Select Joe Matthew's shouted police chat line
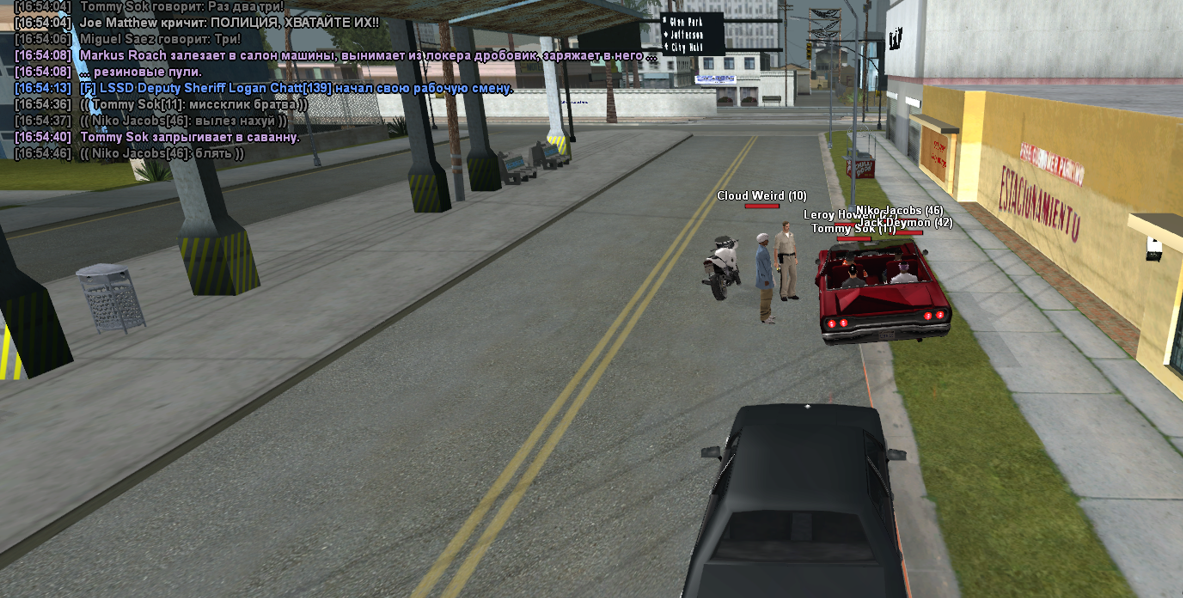 228,22
